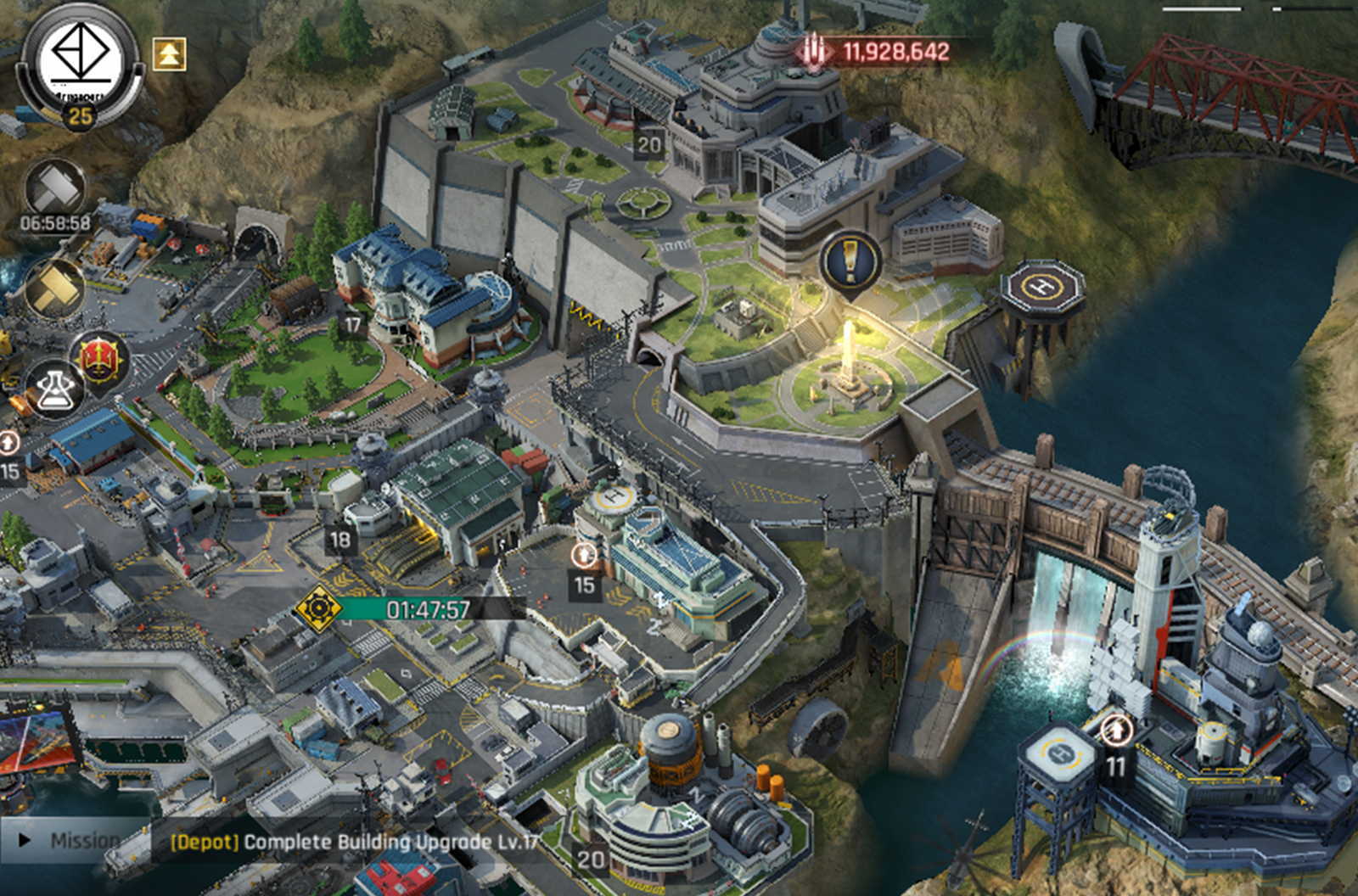Tap the upgrade arrow above the level 11 building
The image size is (1358, 896).
(1116, 731)
